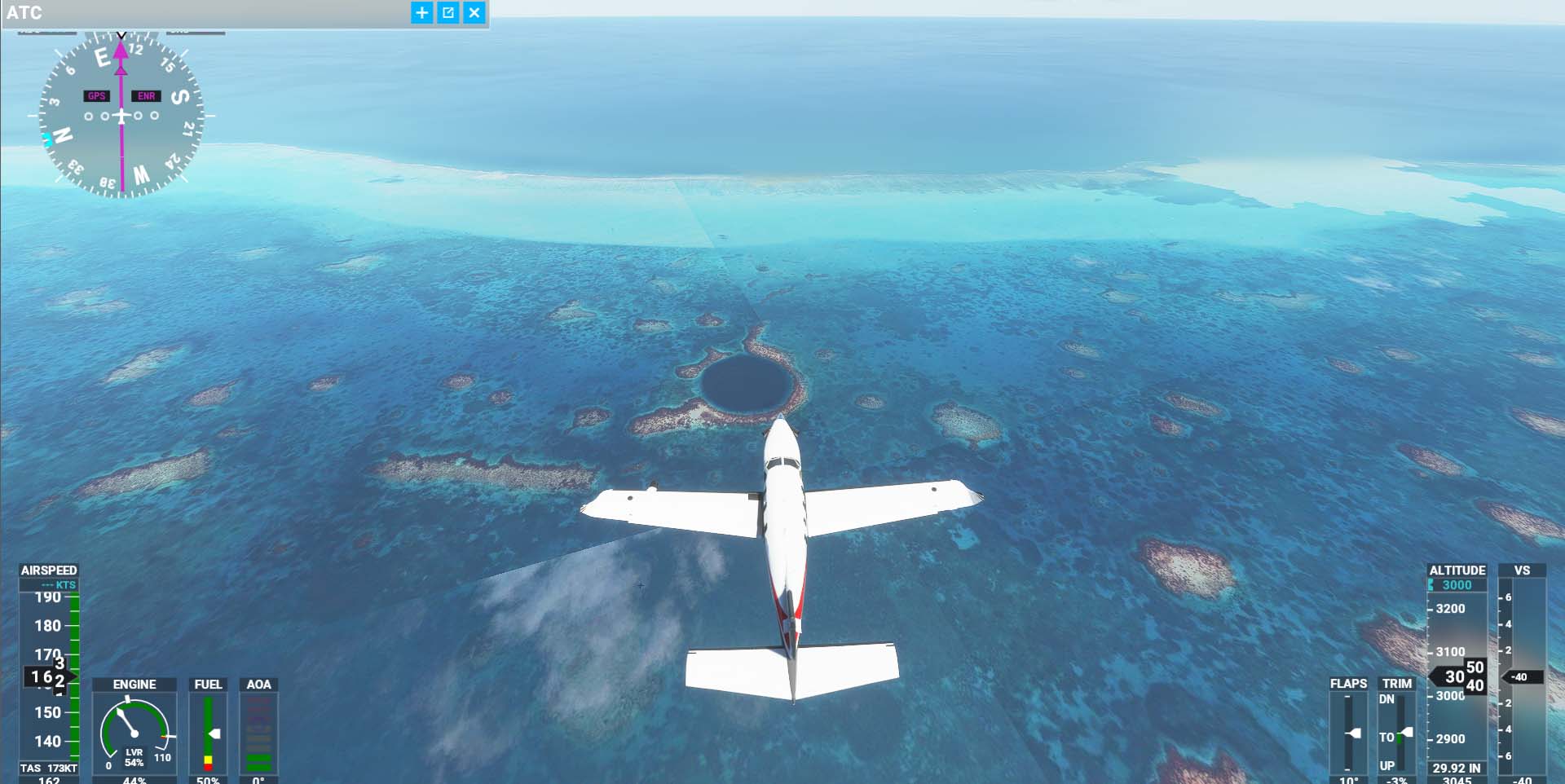Click the FLAPS slider position marker

1353,733
